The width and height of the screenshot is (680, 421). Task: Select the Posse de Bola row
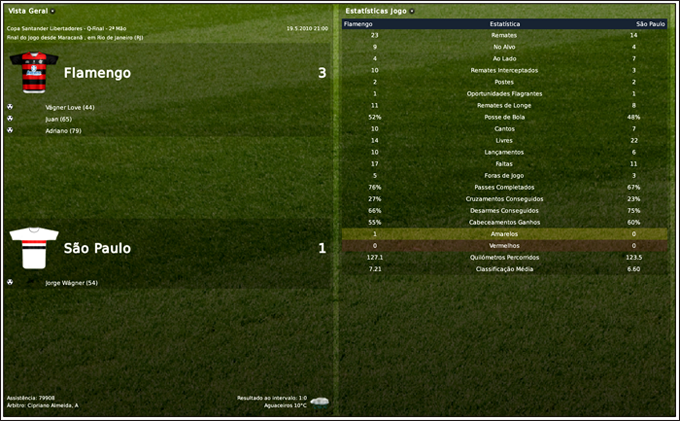tap(504, 117)
